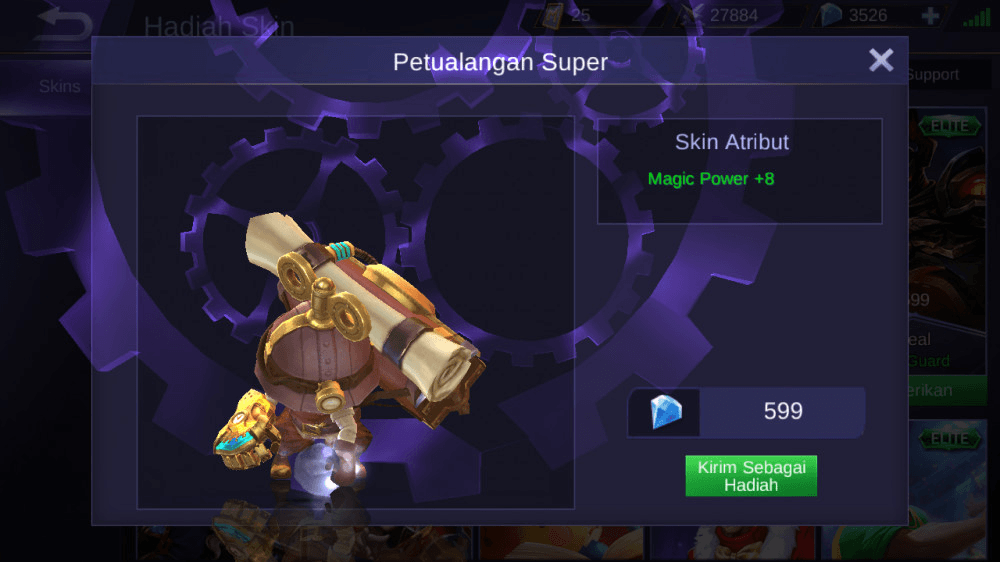Close the Petualangan Super dialog
The image size is (1000, 562).
[881, 61]
